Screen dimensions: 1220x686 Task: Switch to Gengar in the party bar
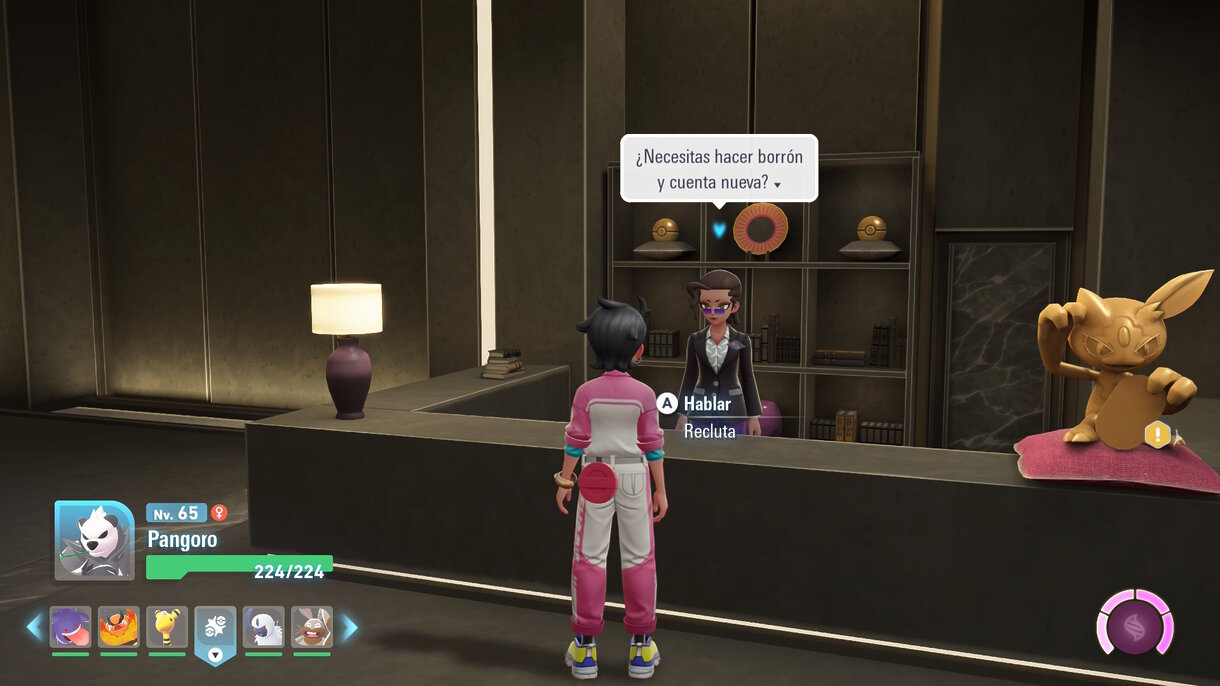tap(70, 627)
